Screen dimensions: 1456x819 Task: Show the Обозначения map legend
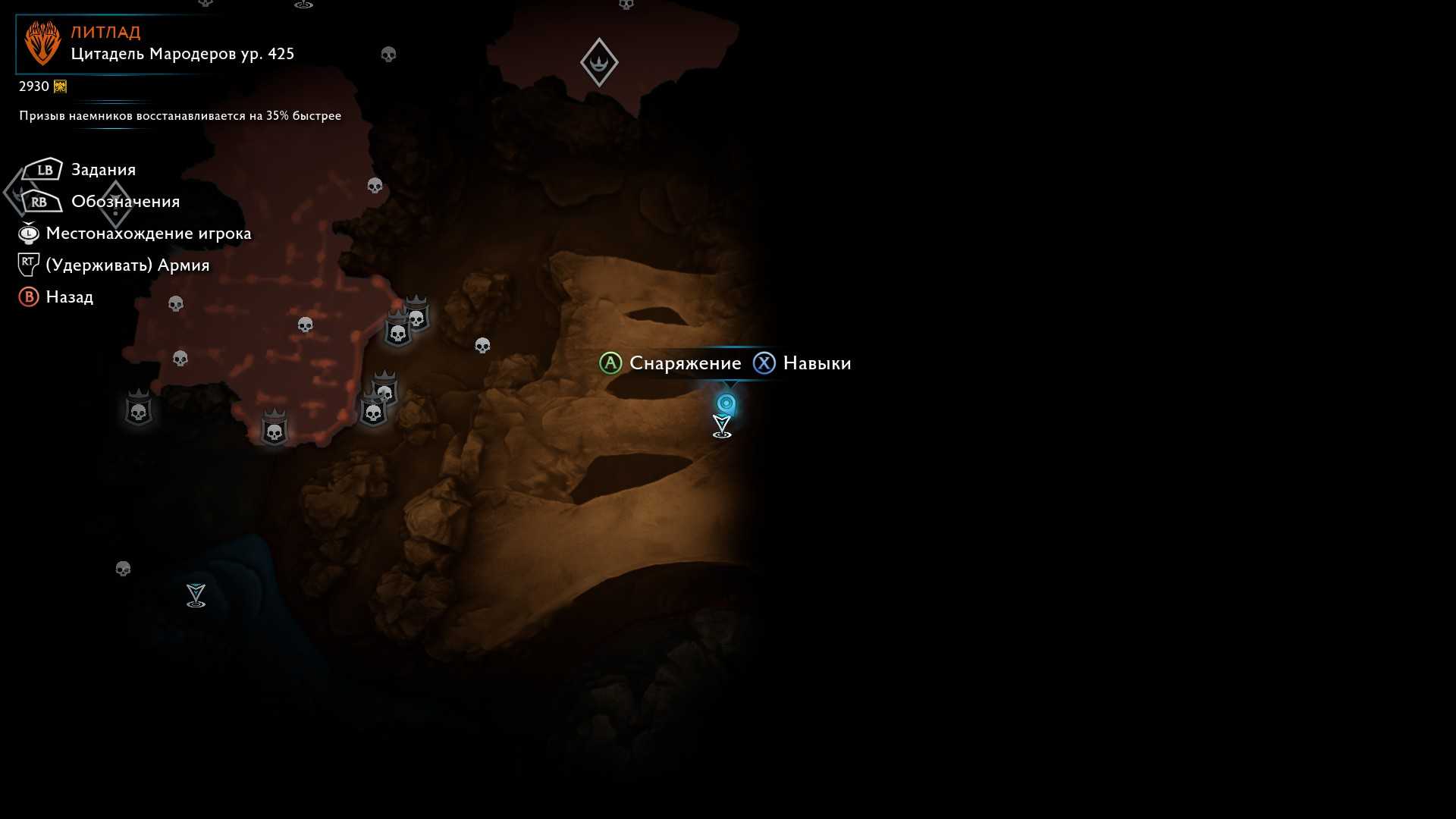125,202
